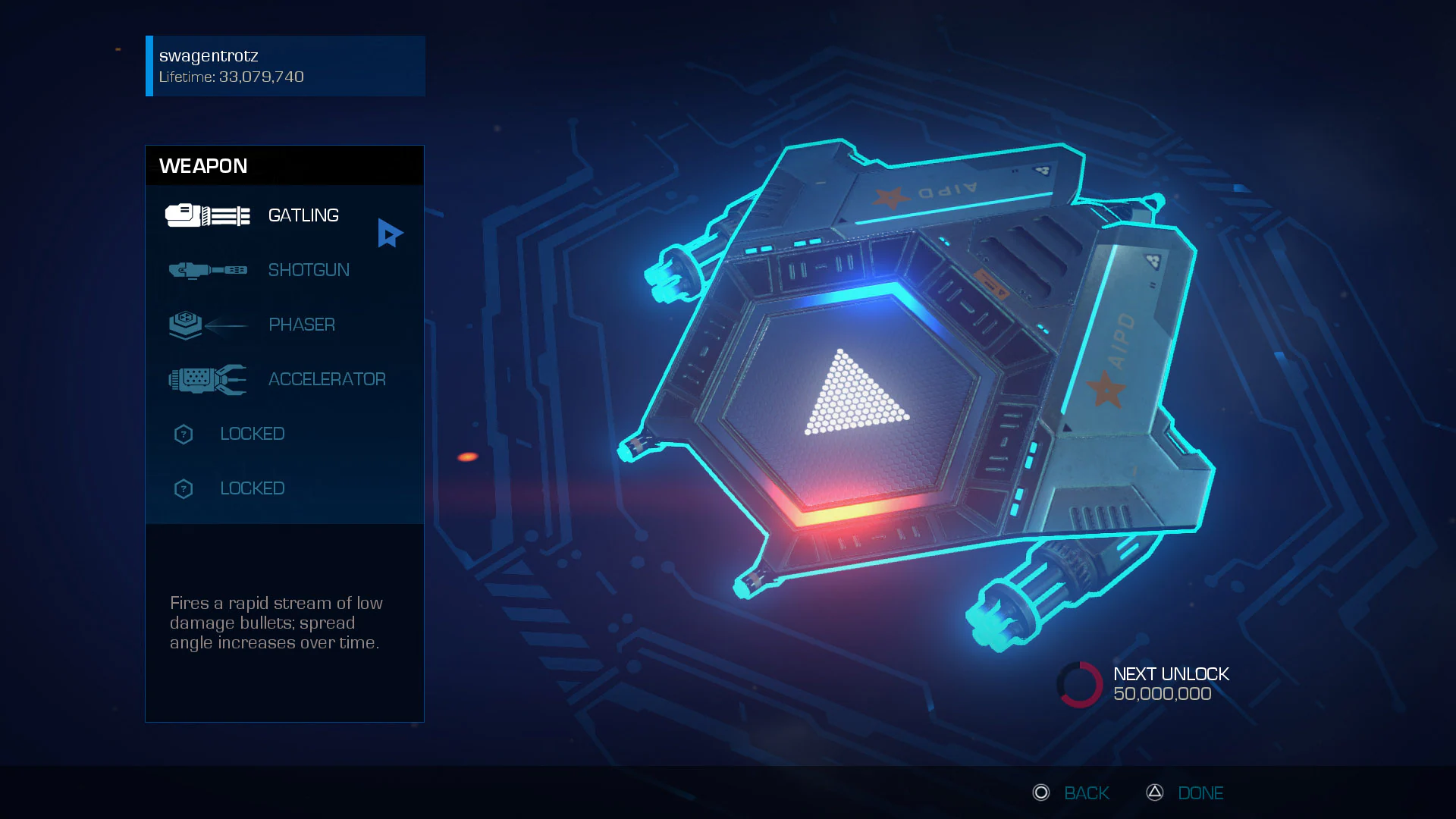Screen dimensions: 1456x819
Task: Click the circle button icon next to BACK
Action: 1042,792
